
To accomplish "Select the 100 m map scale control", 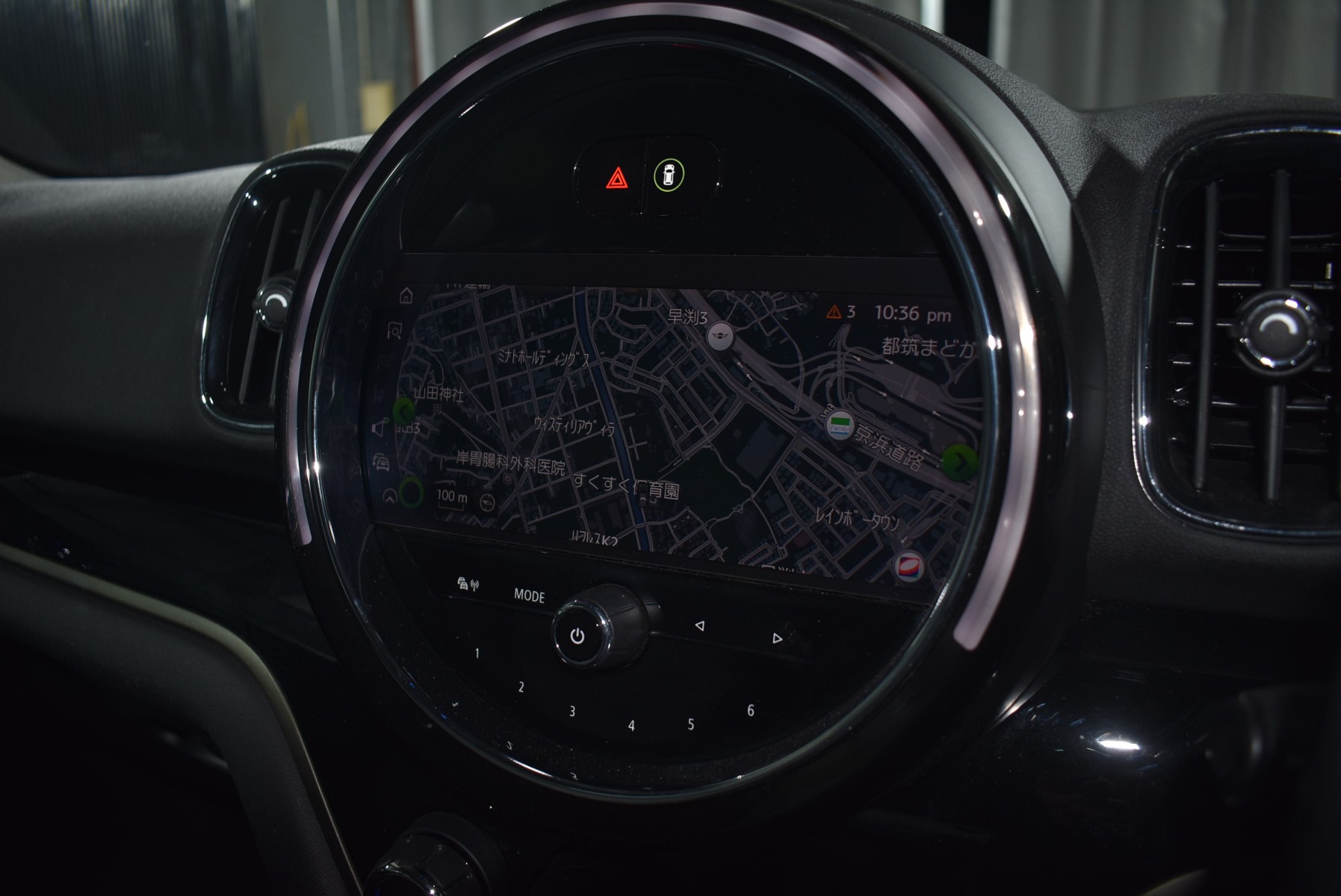I will point(451,497).
